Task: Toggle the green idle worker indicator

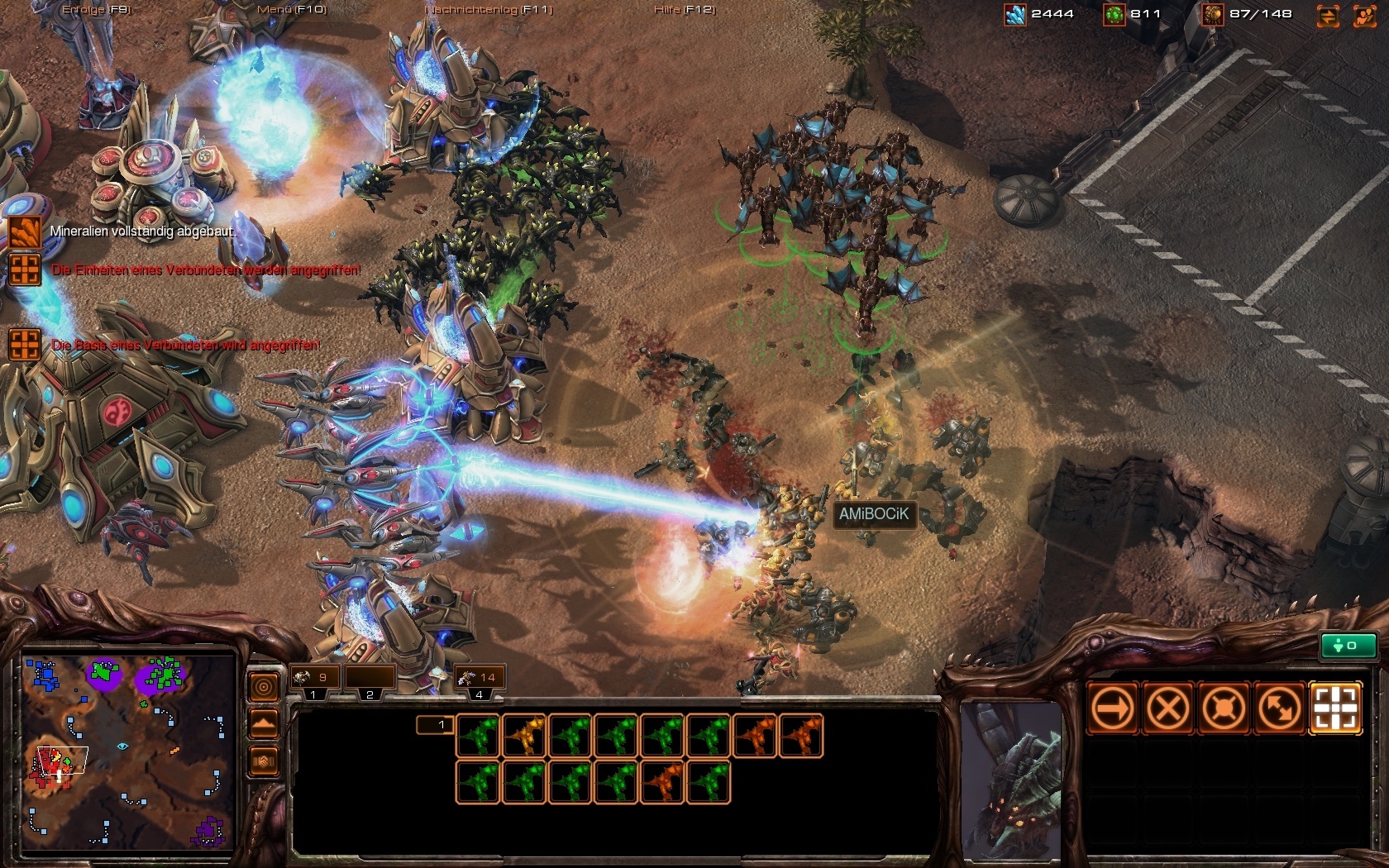Action: tap(1348, 646)
